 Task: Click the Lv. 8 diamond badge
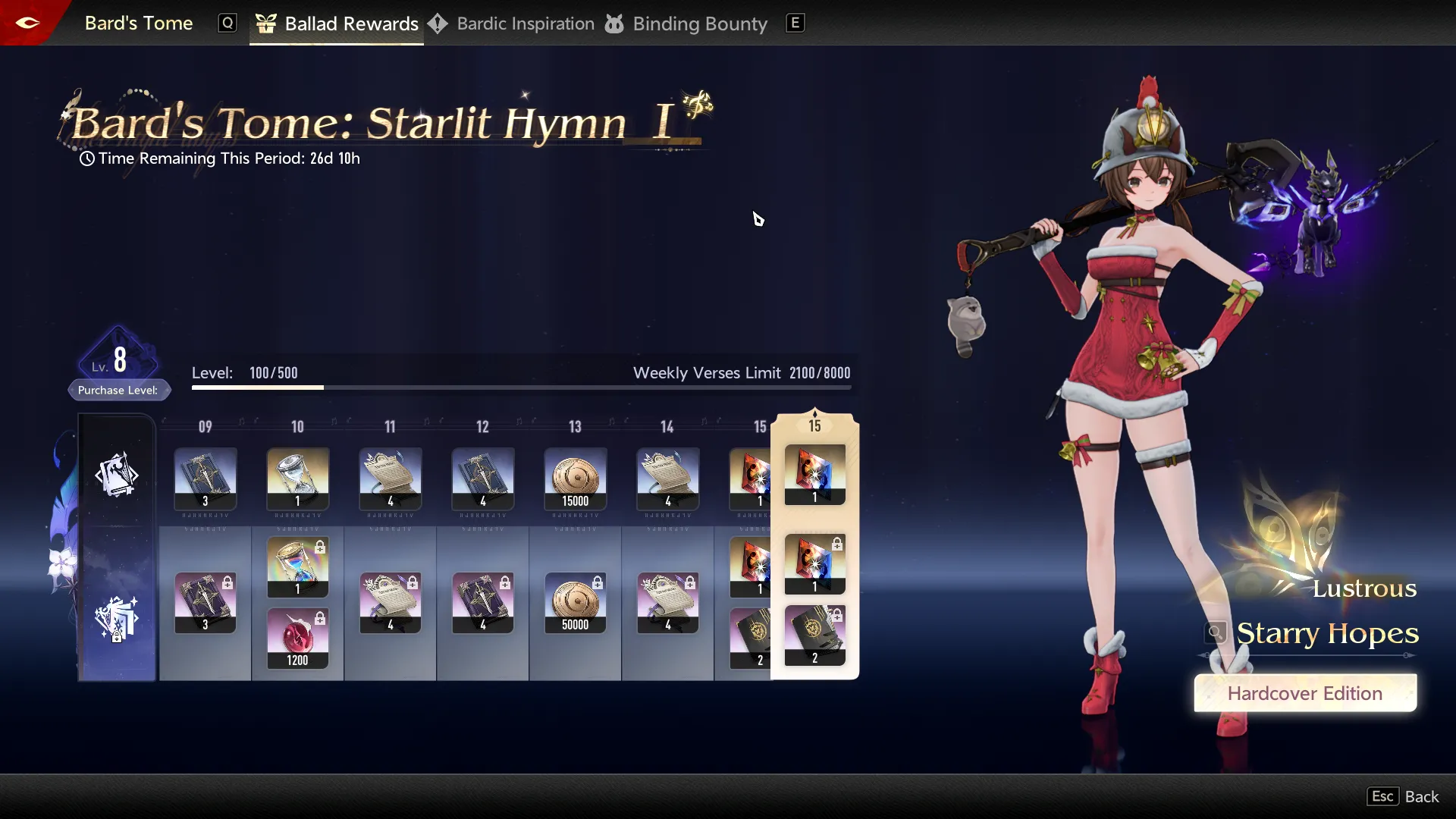(119, 358)
